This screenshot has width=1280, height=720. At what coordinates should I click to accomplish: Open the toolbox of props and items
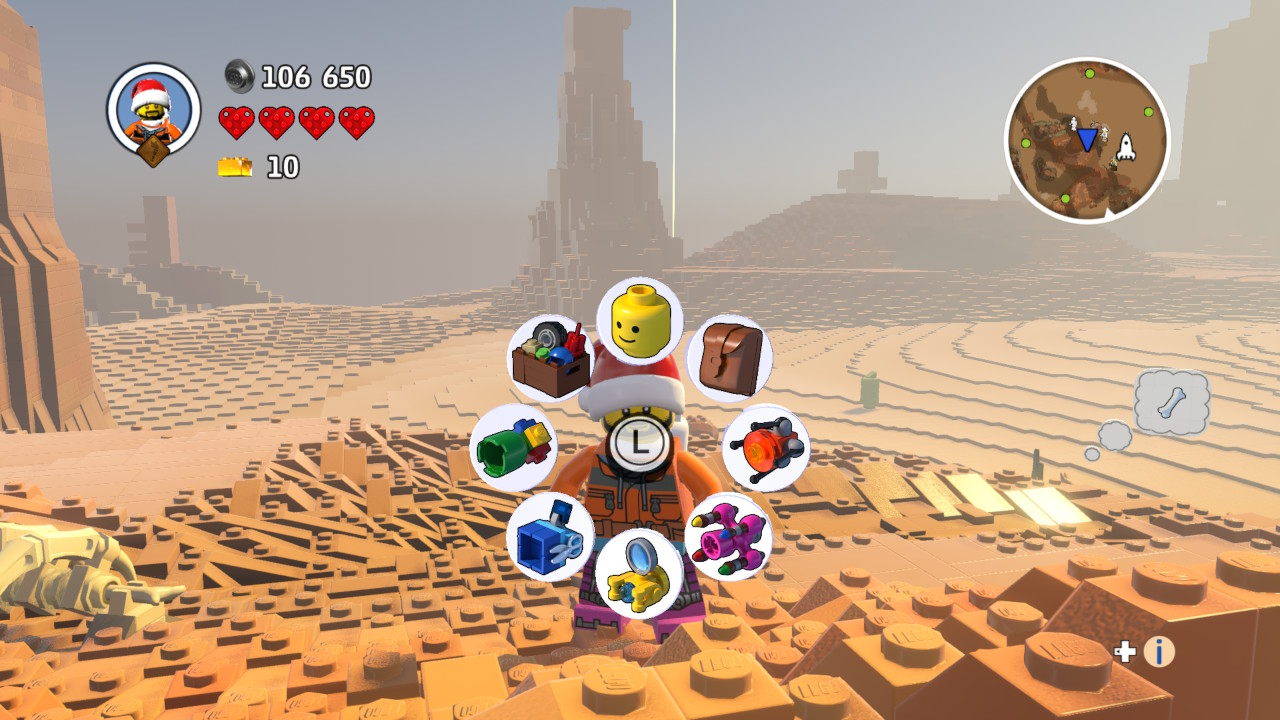click(x=552, y=355)
